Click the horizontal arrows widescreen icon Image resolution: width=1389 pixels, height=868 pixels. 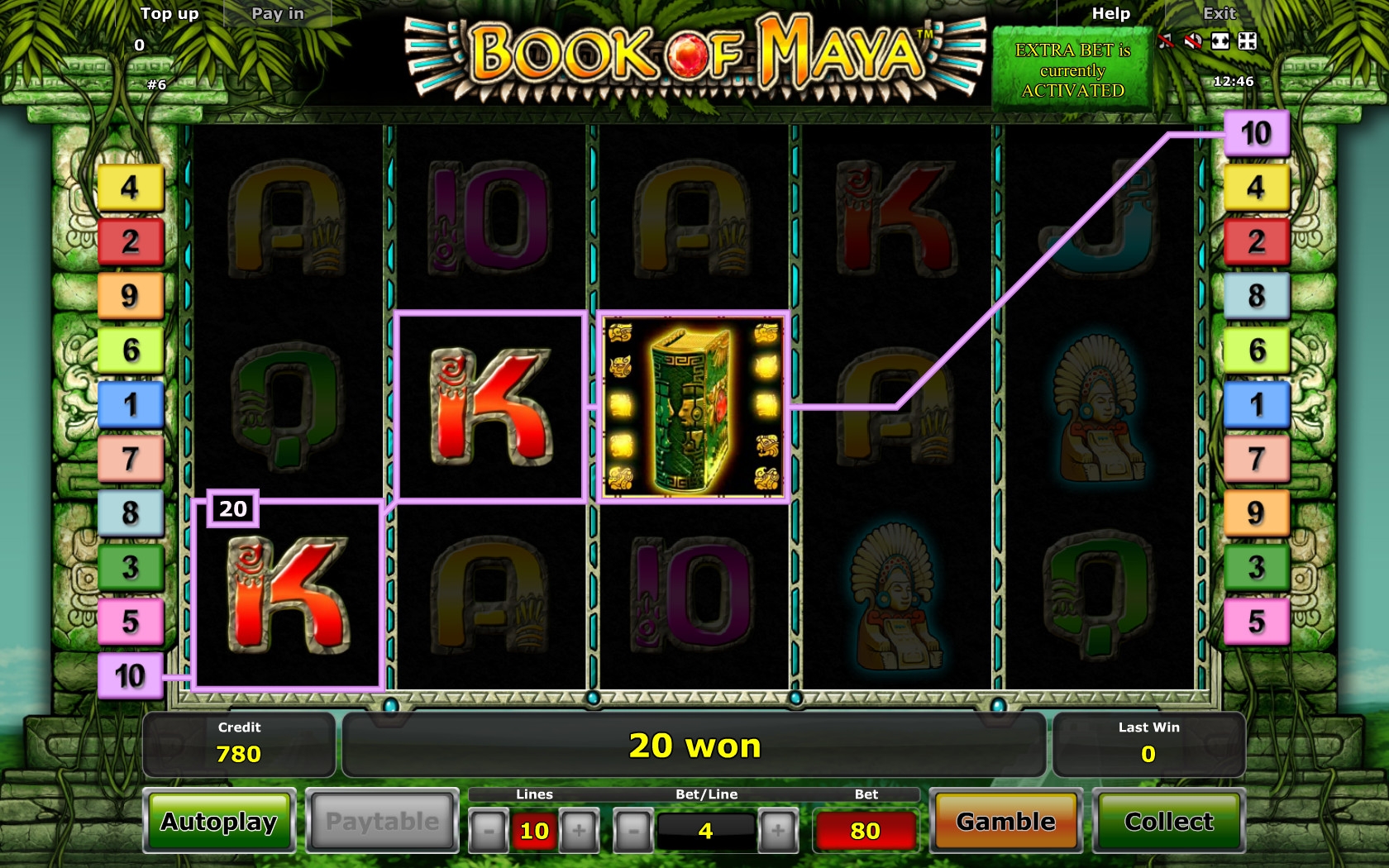click(1220, 41)
